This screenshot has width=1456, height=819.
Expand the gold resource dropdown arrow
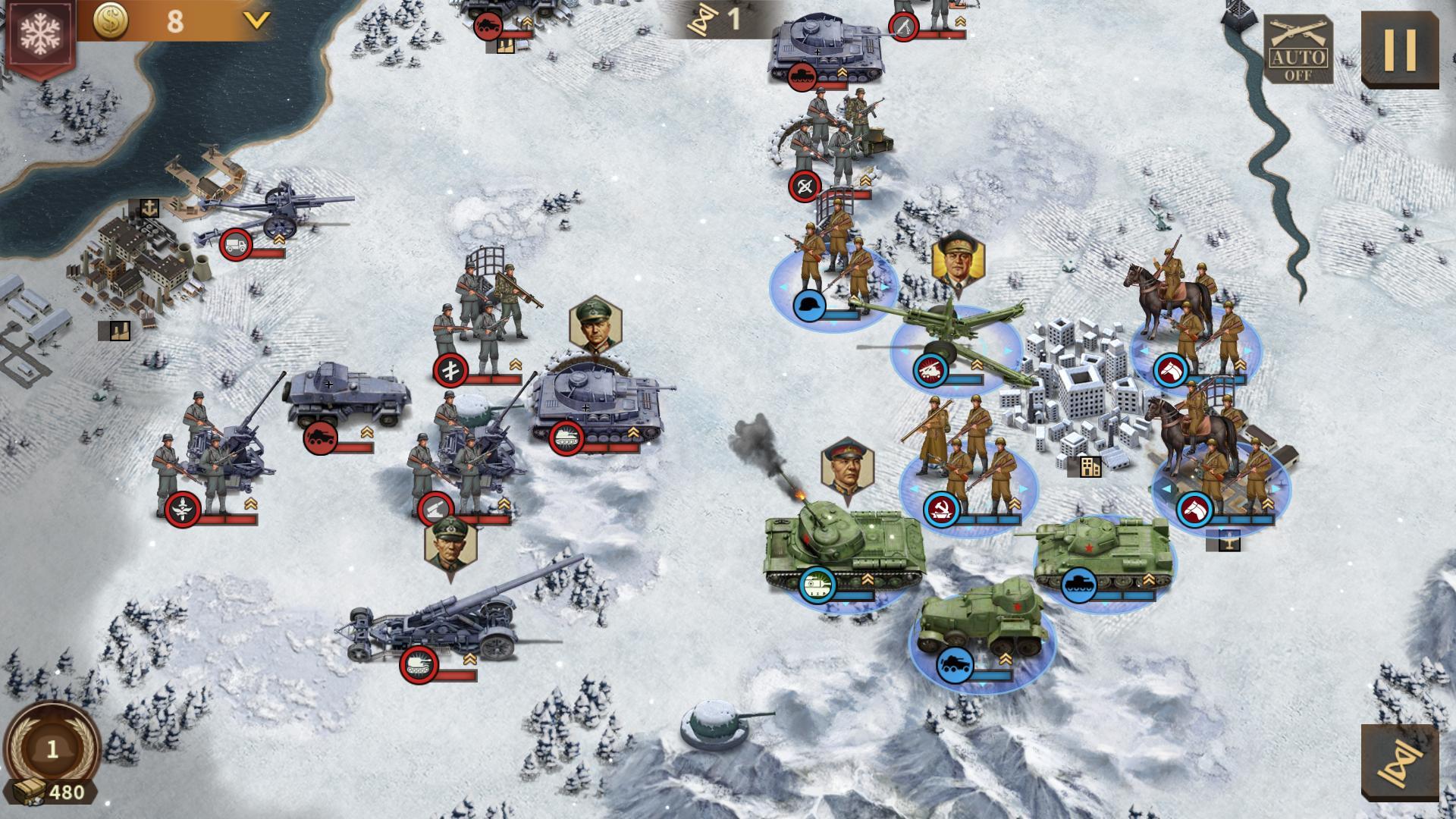click(258, 20)
